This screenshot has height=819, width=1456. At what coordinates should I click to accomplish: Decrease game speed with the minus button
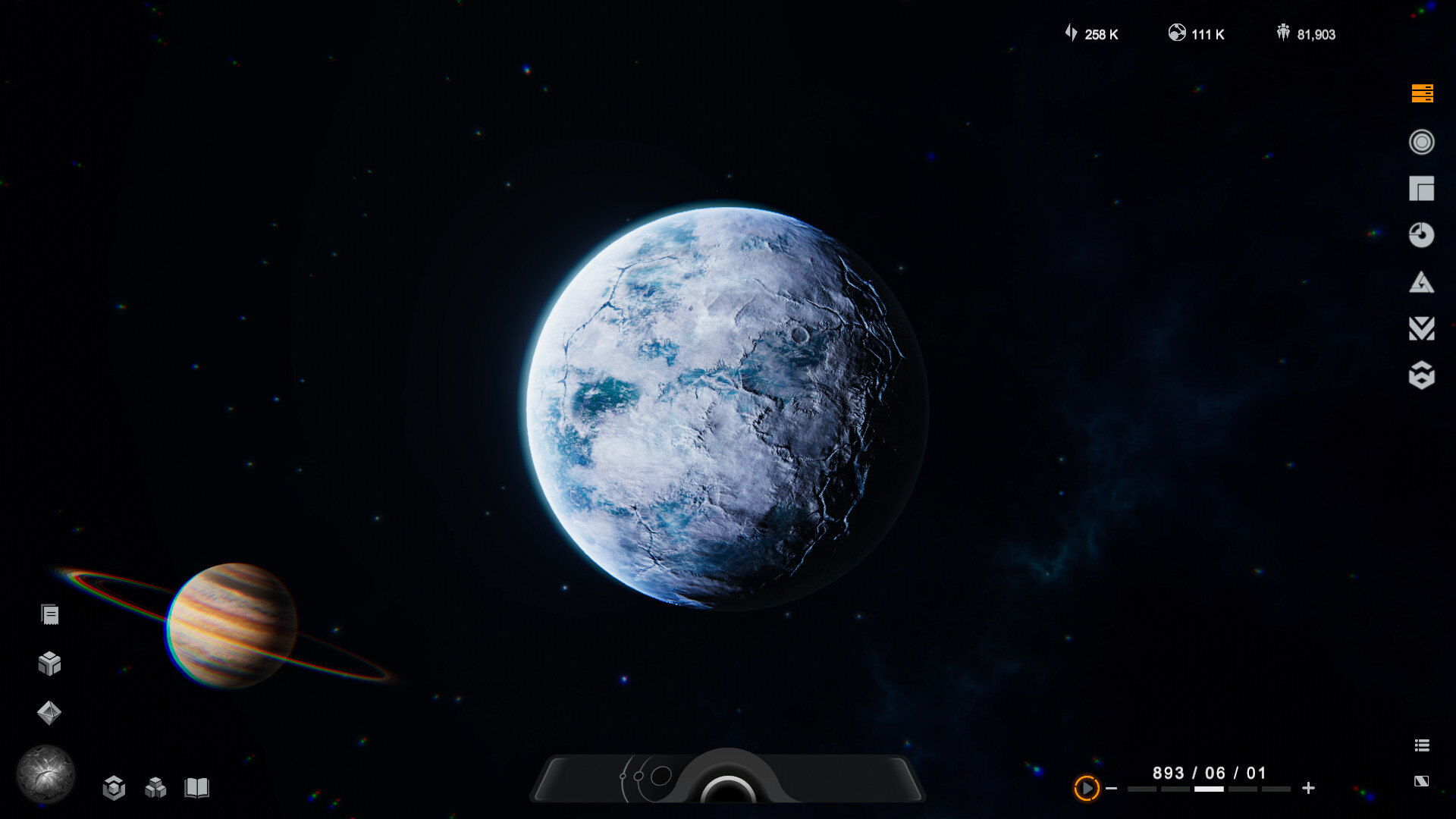point(1113,789)
